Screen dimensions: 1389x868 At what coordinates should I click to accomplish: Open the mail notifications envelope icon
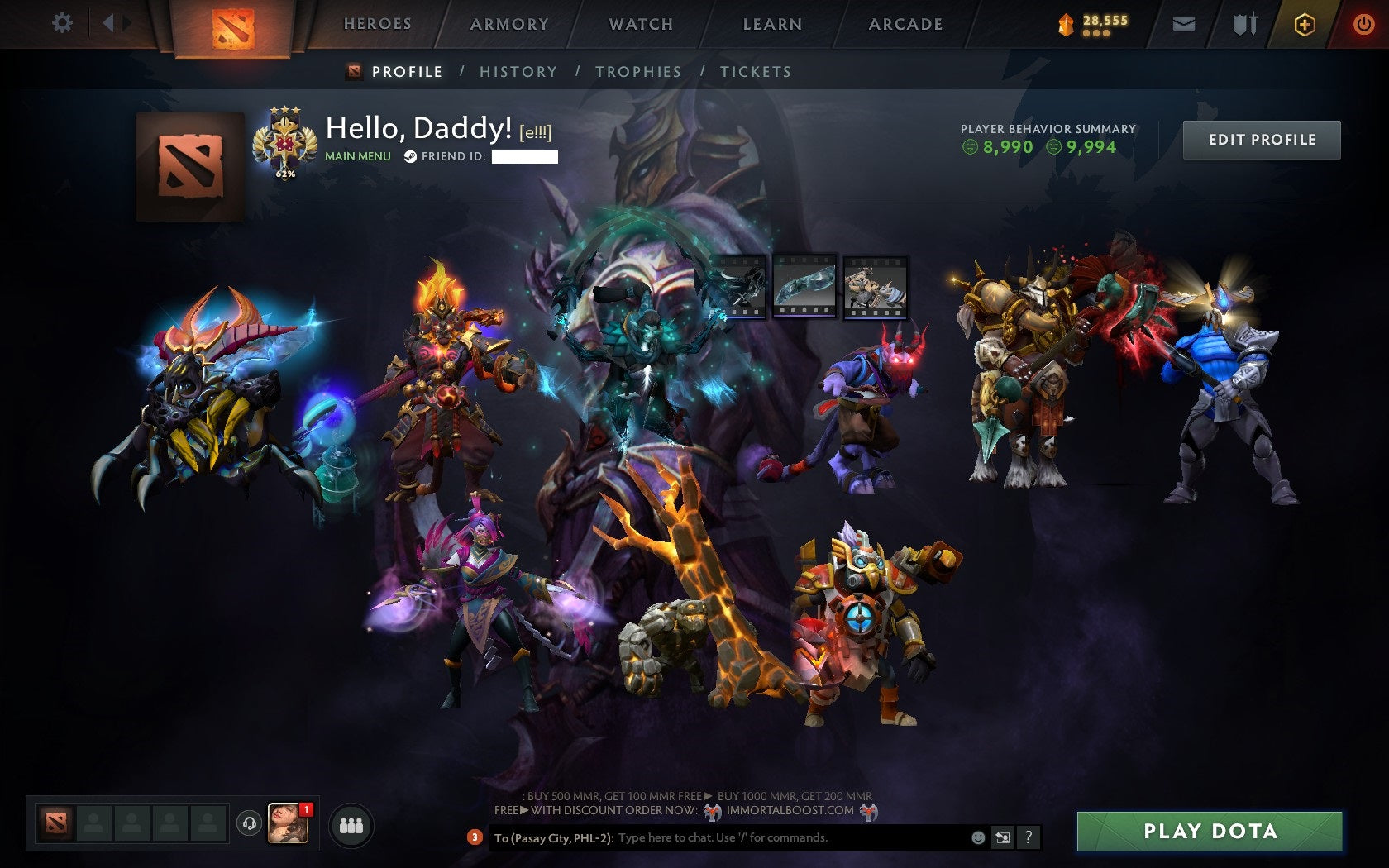[1186, 23]
